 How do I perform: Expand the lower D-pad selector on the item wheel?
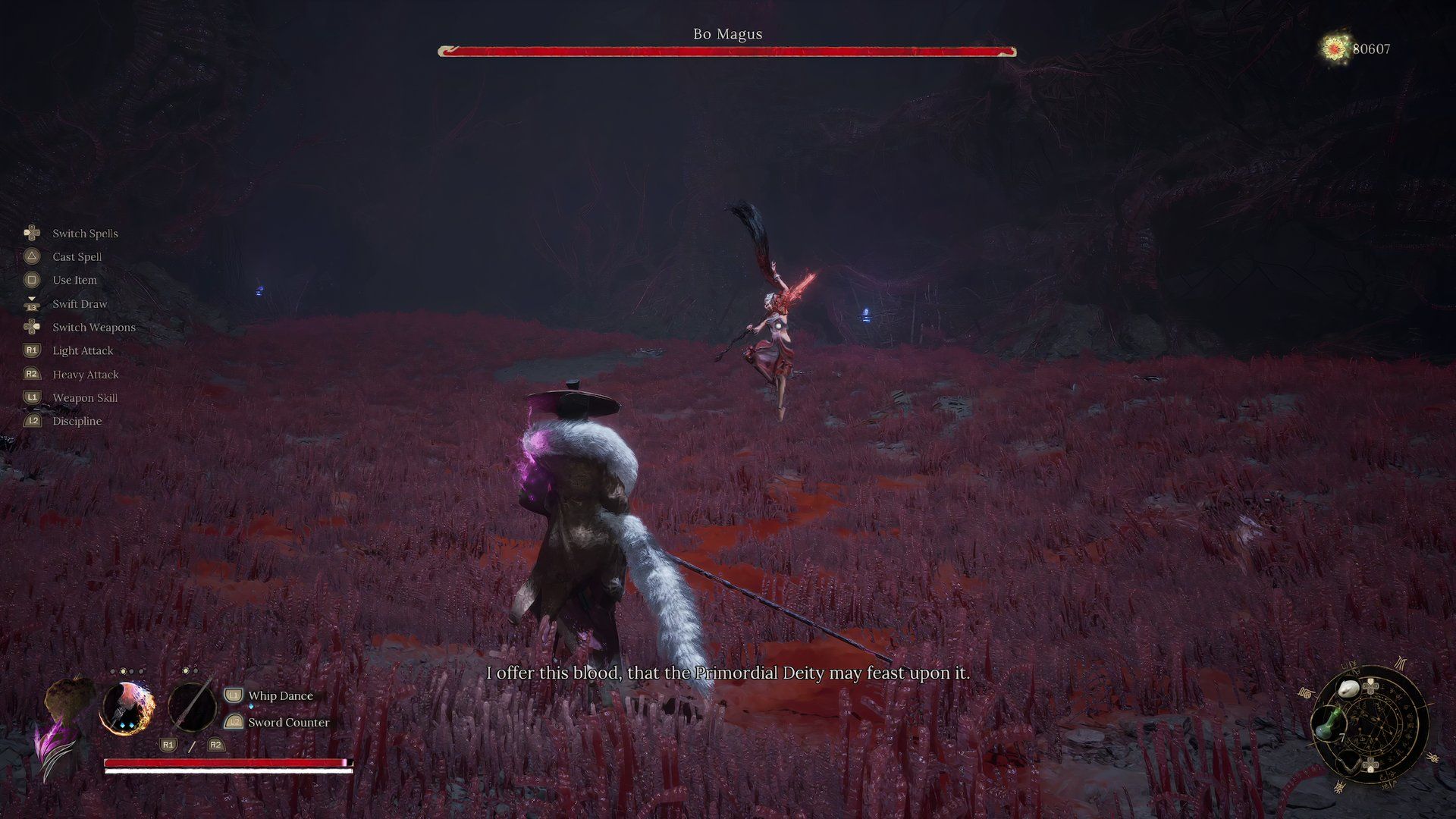click(1370, 762)
